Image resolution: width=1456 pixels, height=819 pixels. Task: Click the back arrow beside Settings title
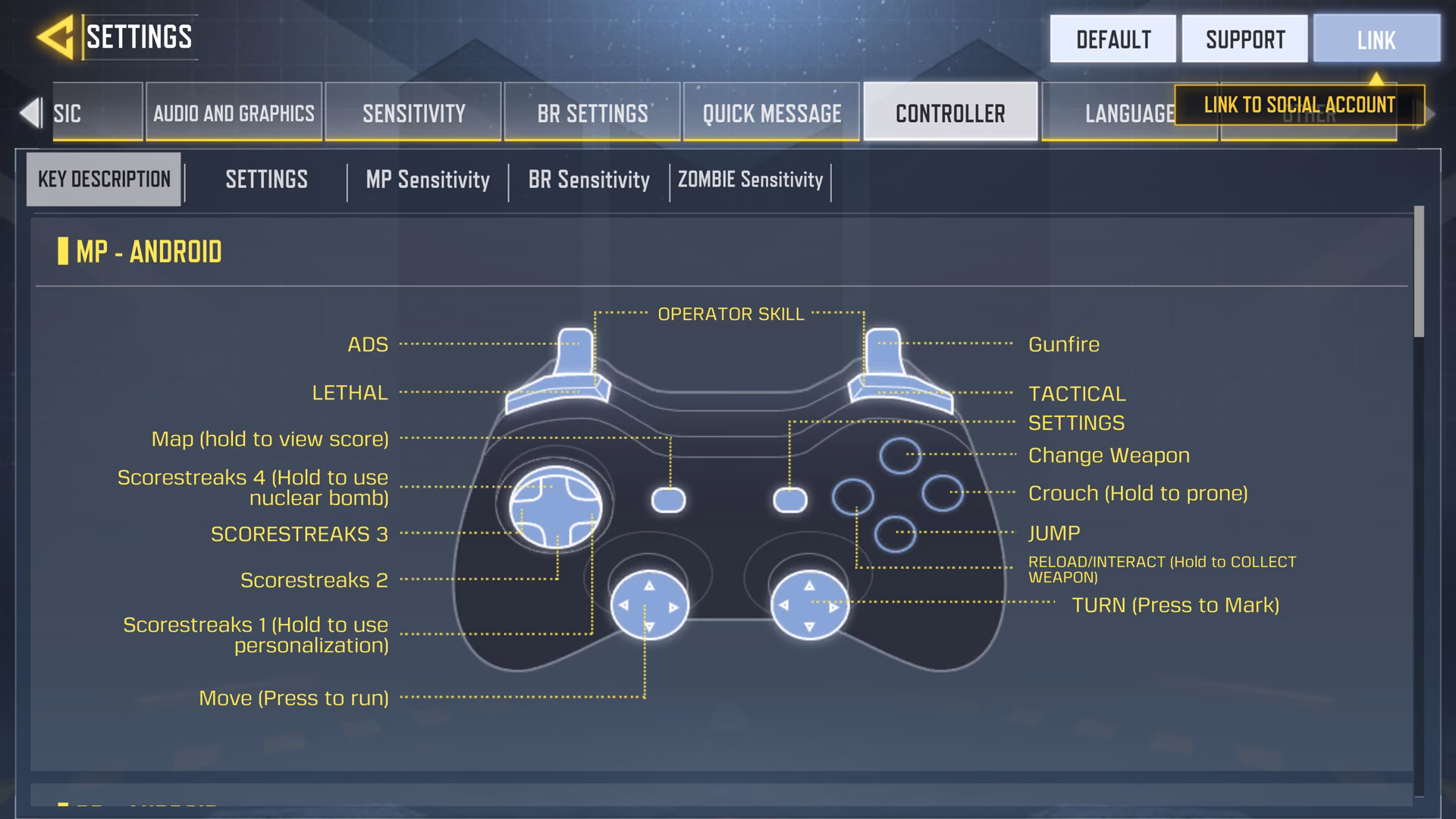tap(57, 36)
